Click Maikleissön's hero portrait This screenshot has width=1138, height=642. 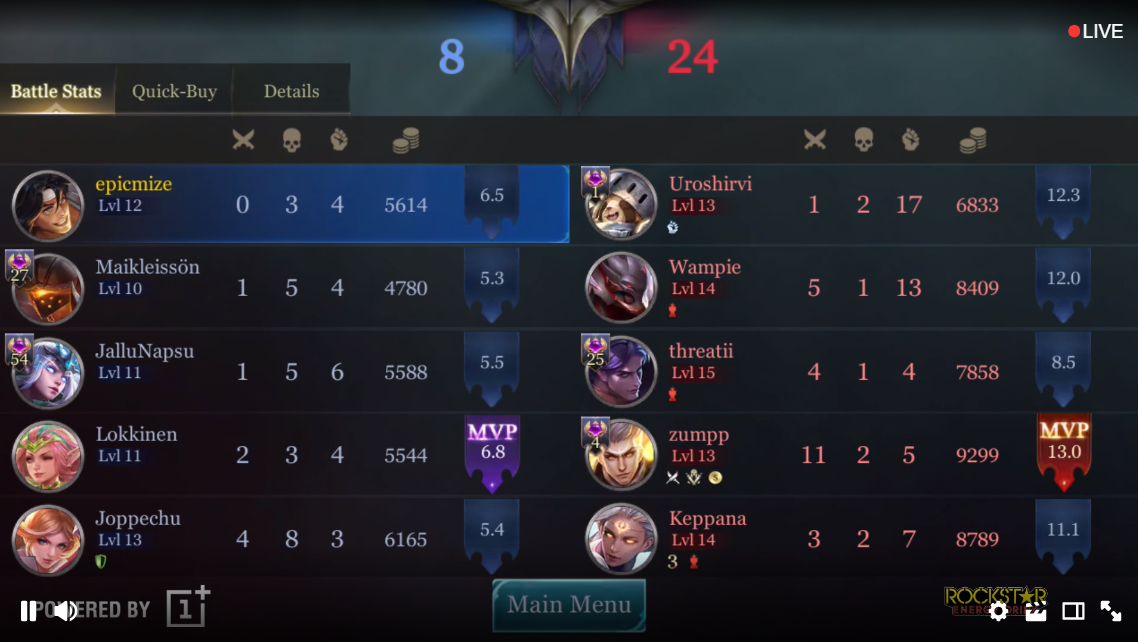[x=48, y=289]
